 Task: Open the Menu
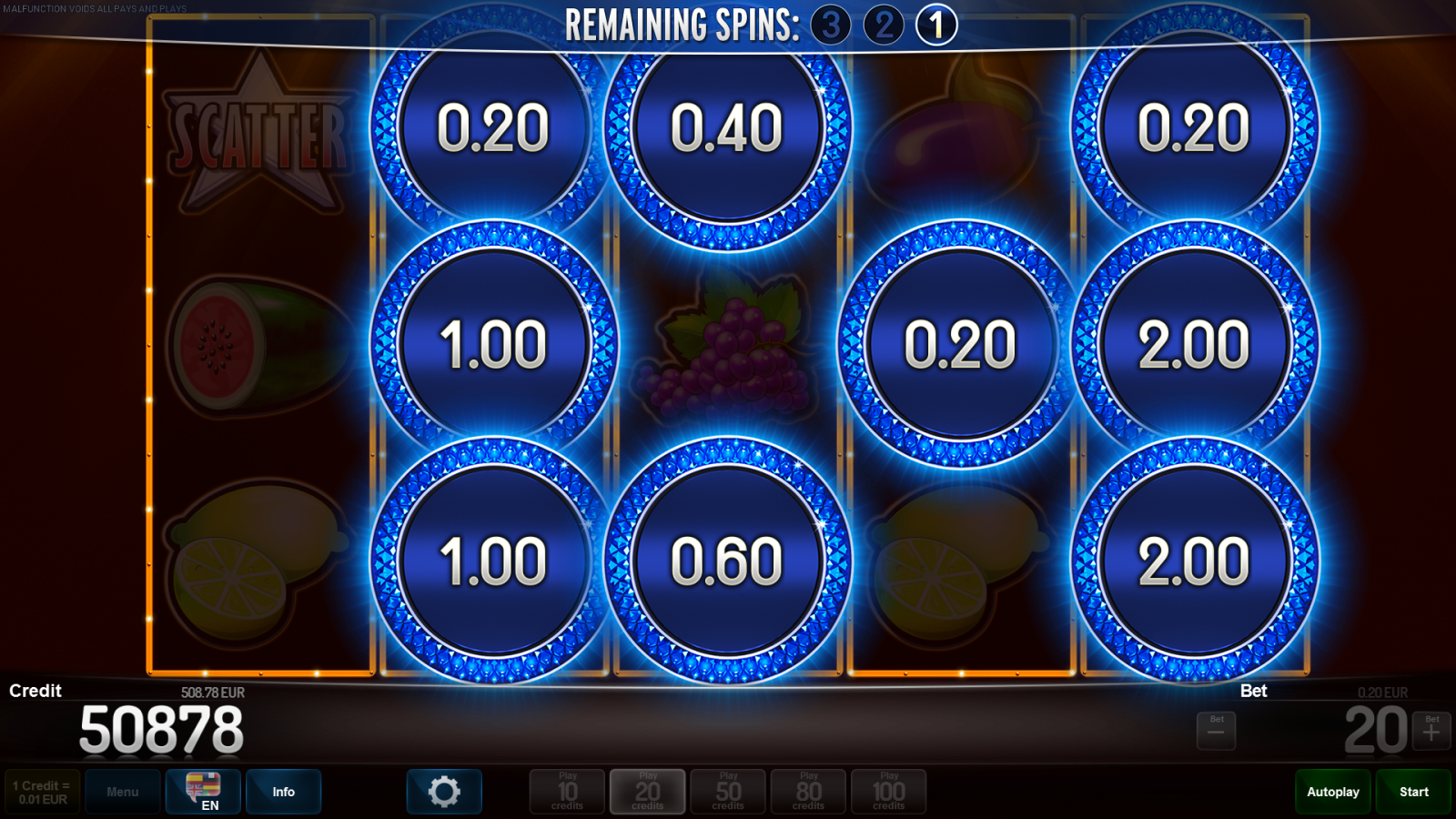(123, 791)
